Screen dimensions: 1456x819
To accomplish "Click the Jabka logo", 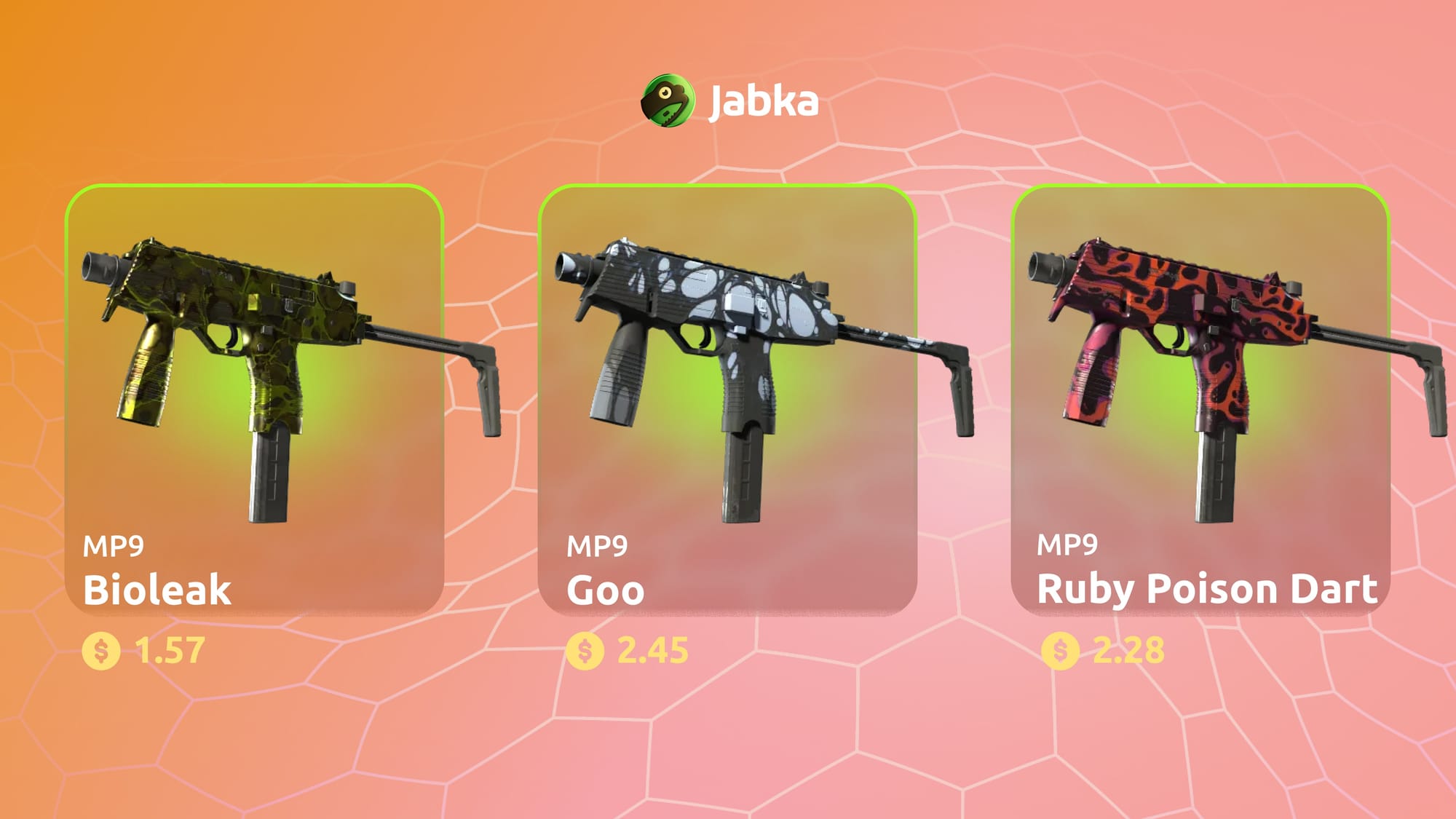I will [x=729, y=100].
